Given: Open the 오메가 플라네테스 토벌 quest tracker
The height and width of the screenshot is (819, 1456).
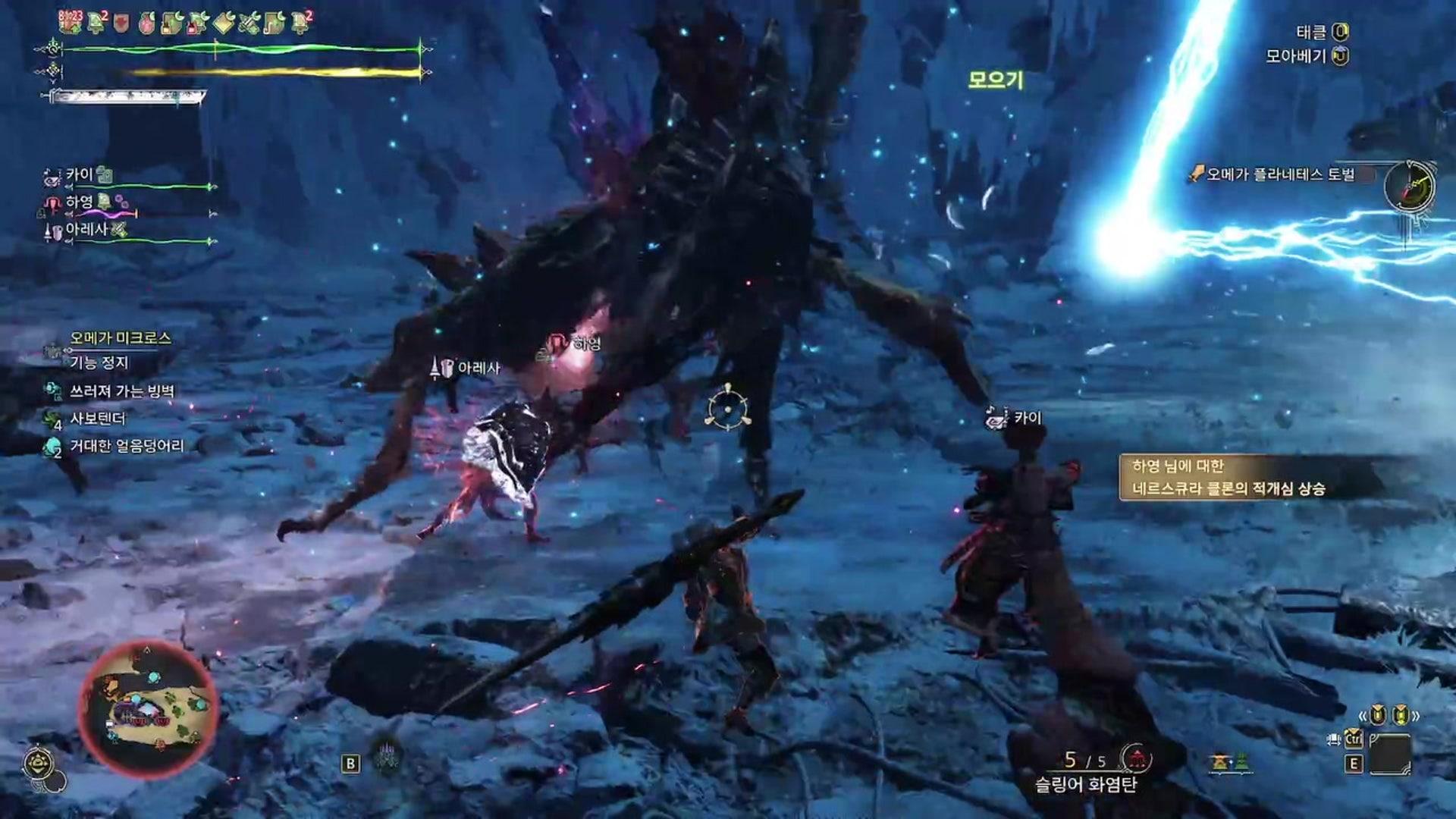Looking at the screenshot, I should click(x=1279, y=174).
